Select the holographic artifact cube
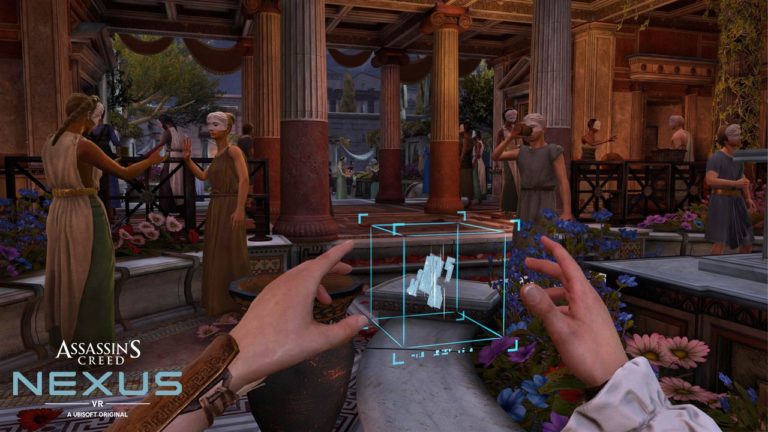 433,281
